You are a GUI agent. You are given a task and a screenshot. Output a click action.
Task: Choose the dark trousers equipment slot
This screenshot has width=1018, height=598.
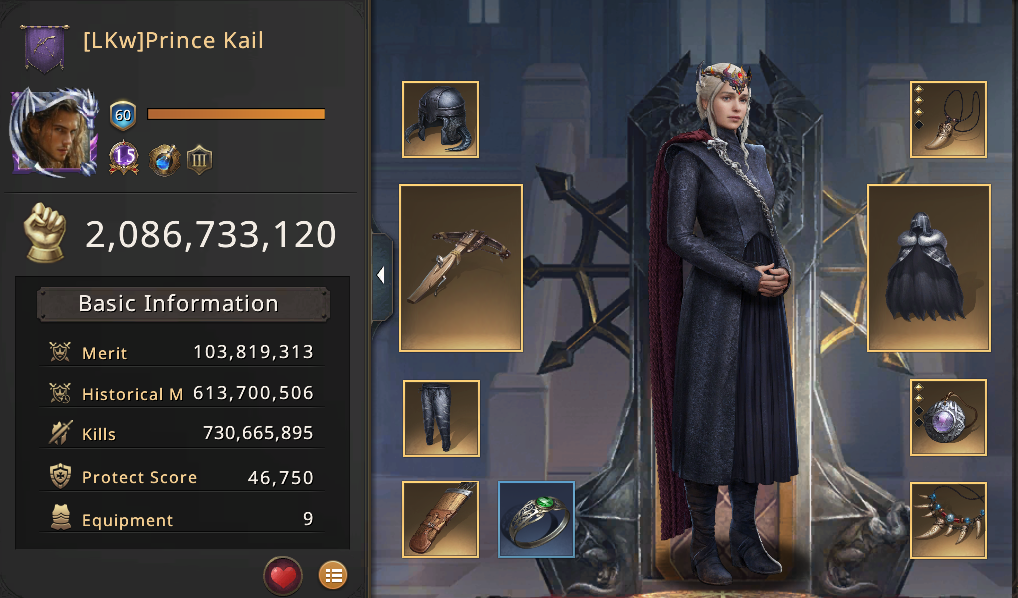[440, 417]
